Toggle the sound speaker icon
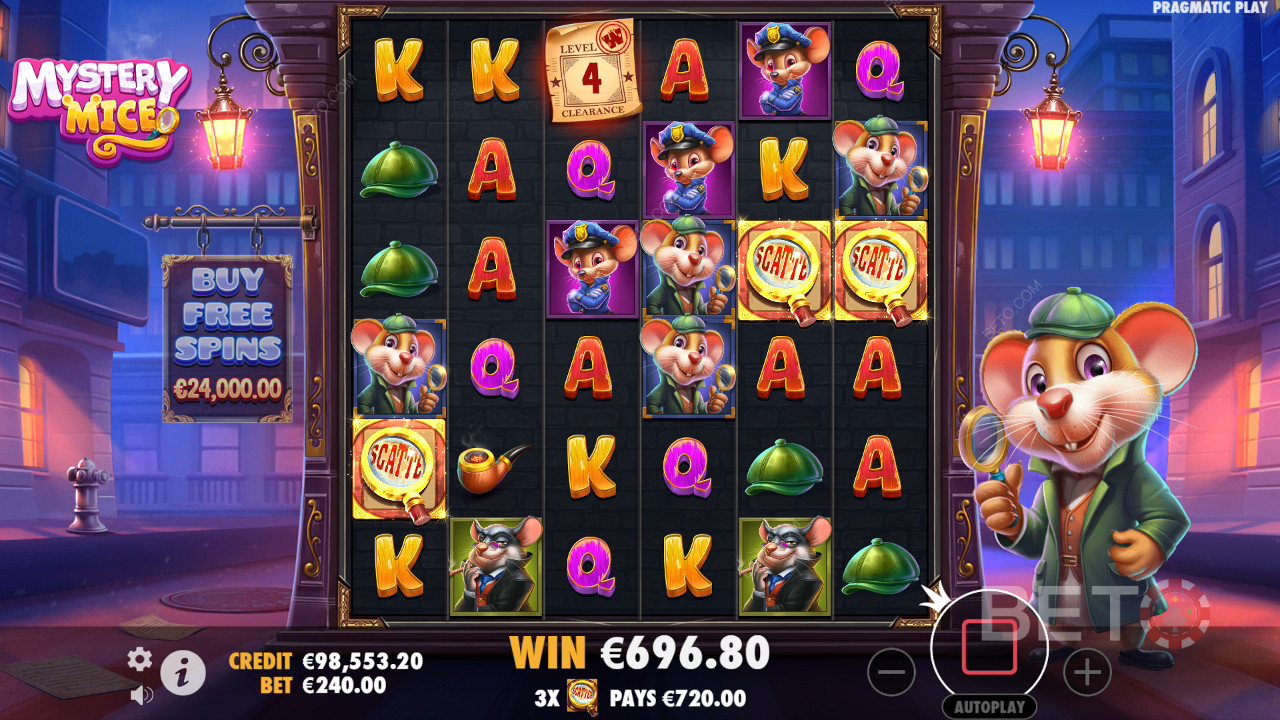 pyautogui.click(x=141, y=693)
